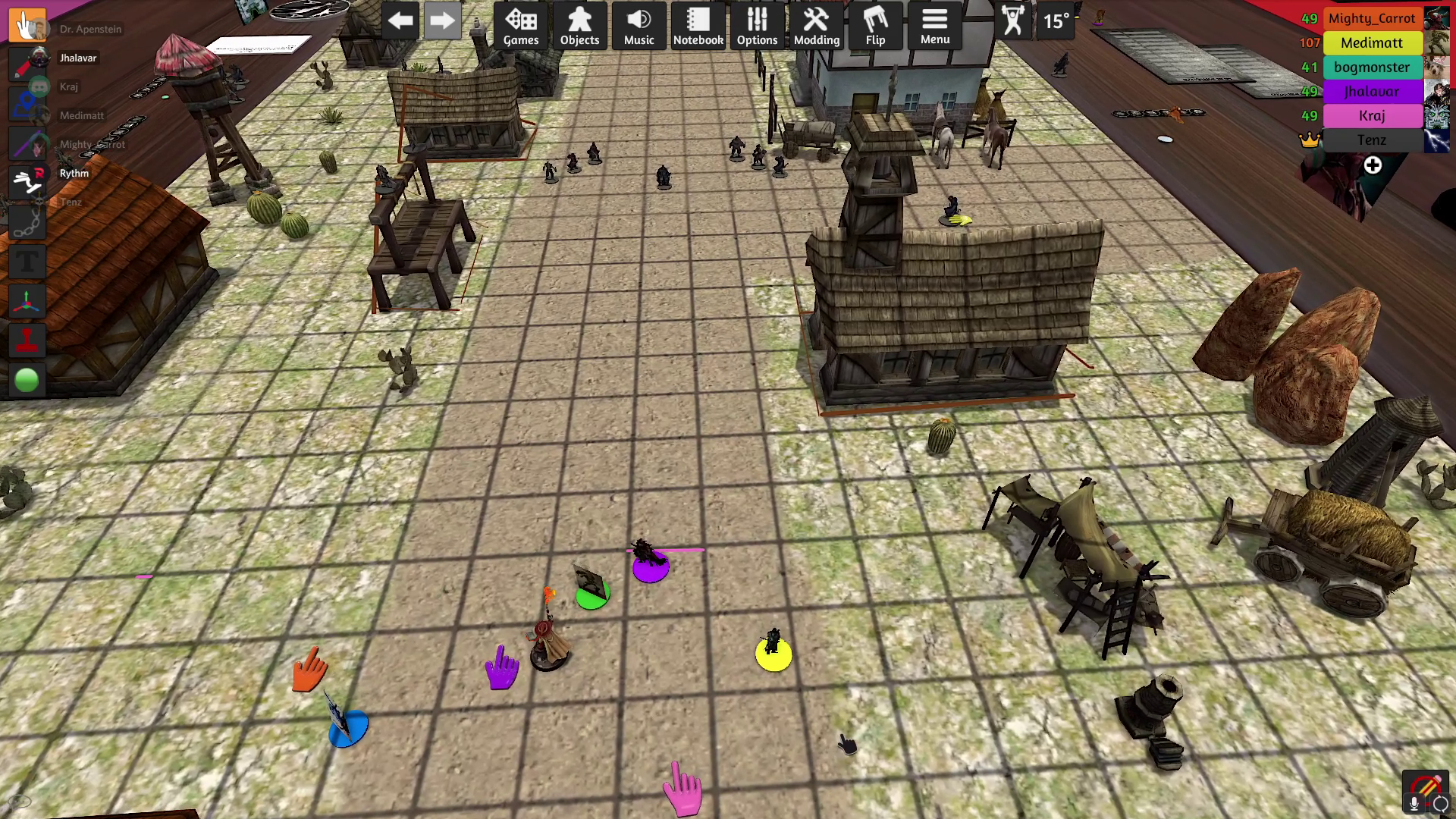Select the red stamp tool
1456x819 pixels.
[x=27, y=340]
